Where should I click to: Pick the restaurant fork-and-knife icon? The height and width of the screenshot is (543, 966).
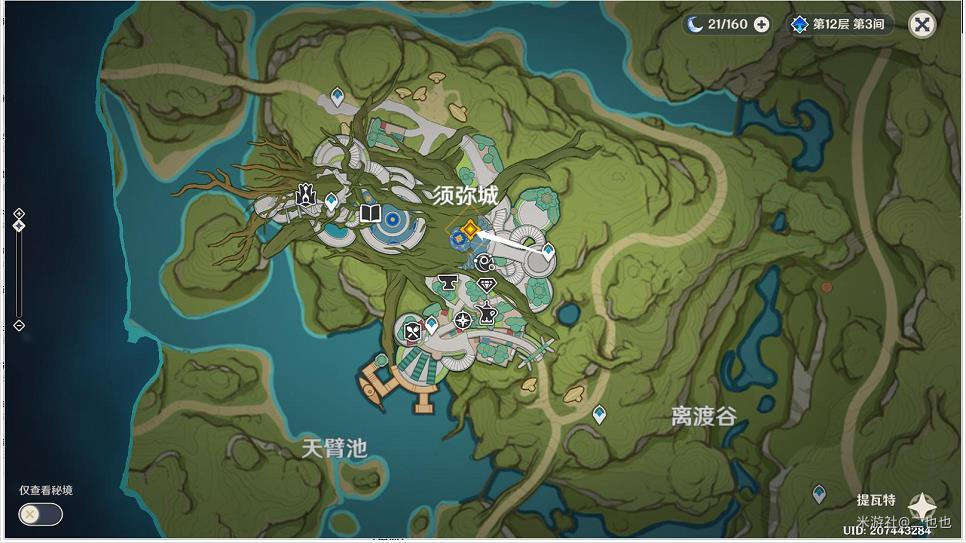(411, 331)
